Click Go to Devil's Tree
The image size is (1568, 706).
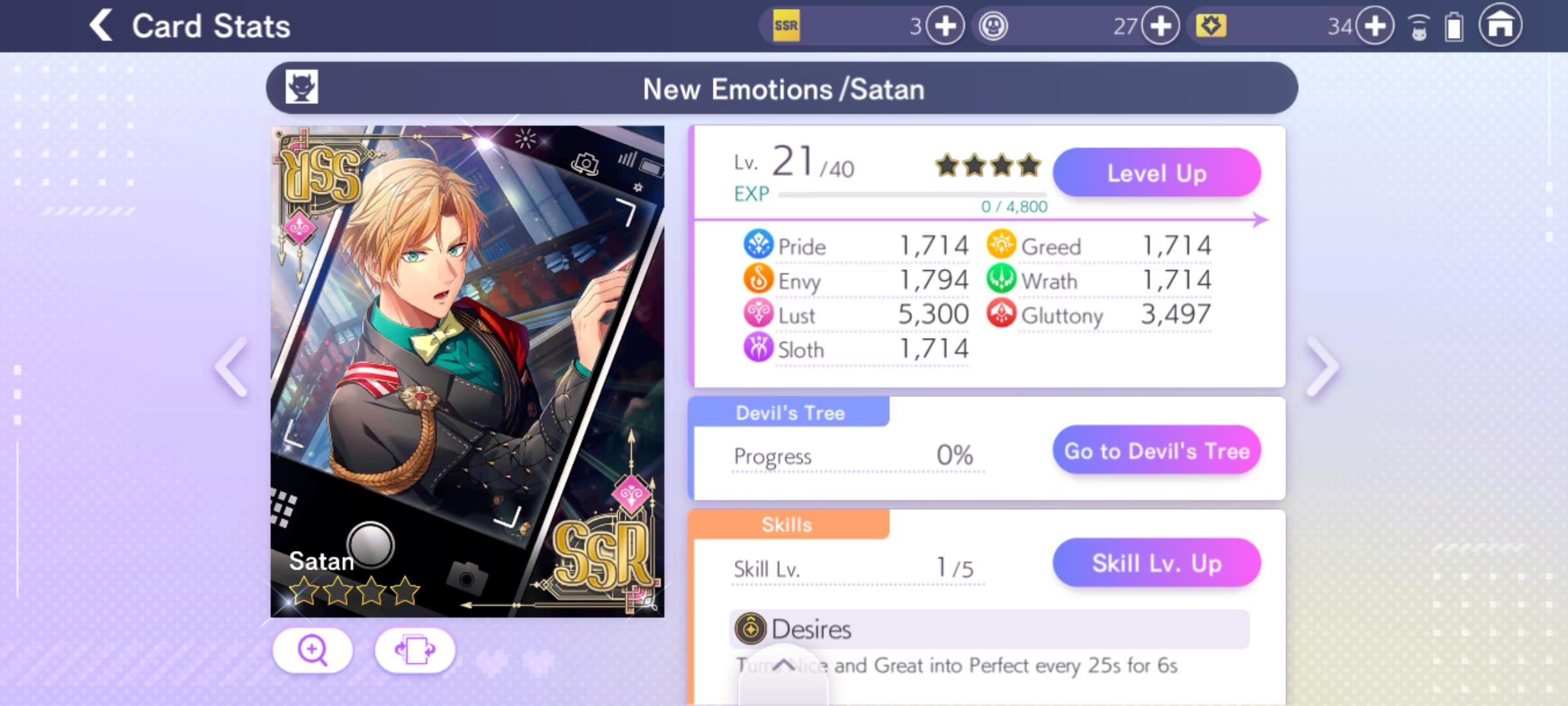pyautogui.click(x=1155, y=450)
